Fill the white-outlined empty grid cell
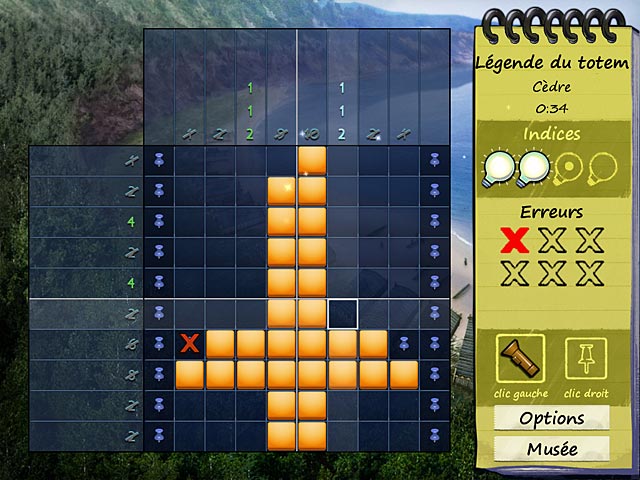 [x=343, y=314]
